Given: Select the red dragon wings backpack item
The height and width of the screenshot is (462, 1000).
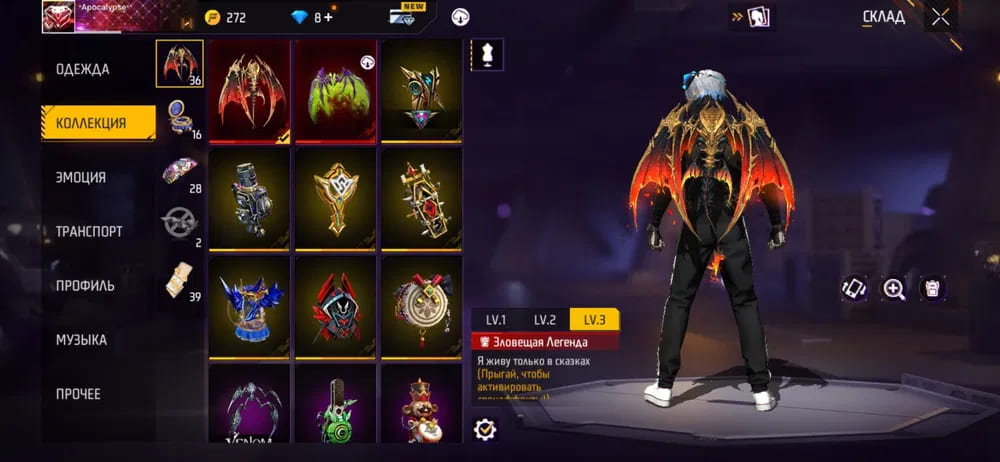Looking at the screenshot, I should point(249,91).
